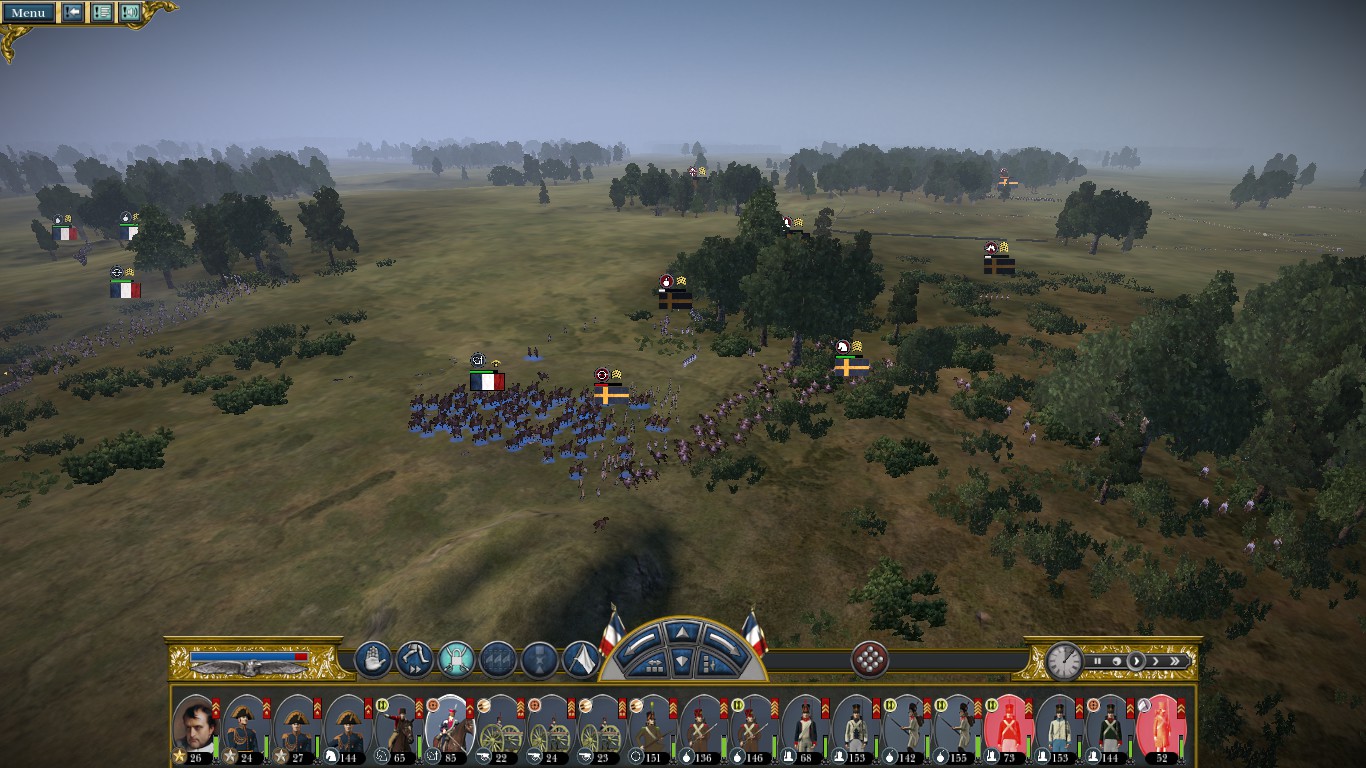Viewport: 1366px width, 768px height.
Task: Activate the halt order hand icon
Action: point(373,660)
